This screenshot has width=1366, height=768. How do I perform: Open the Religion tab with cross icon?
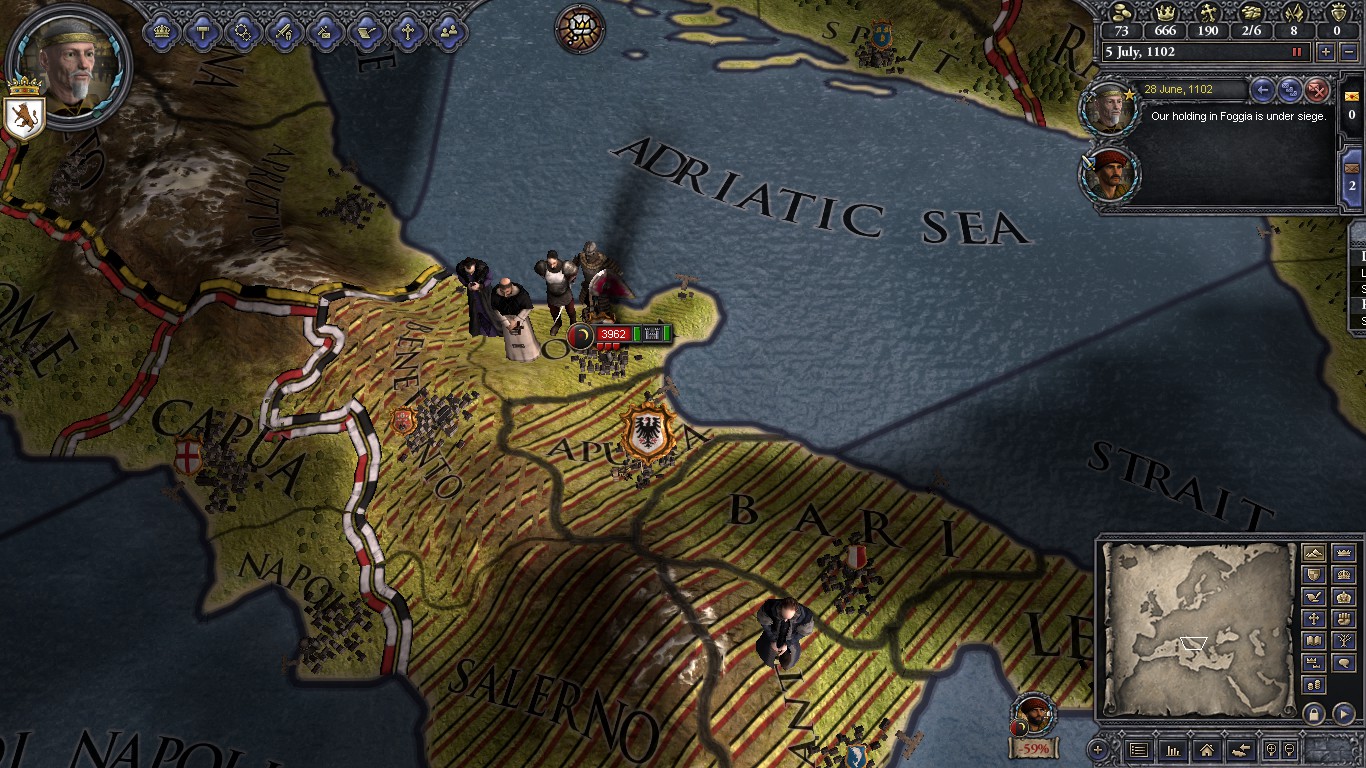pyautogui.click(x=407, y=32)
